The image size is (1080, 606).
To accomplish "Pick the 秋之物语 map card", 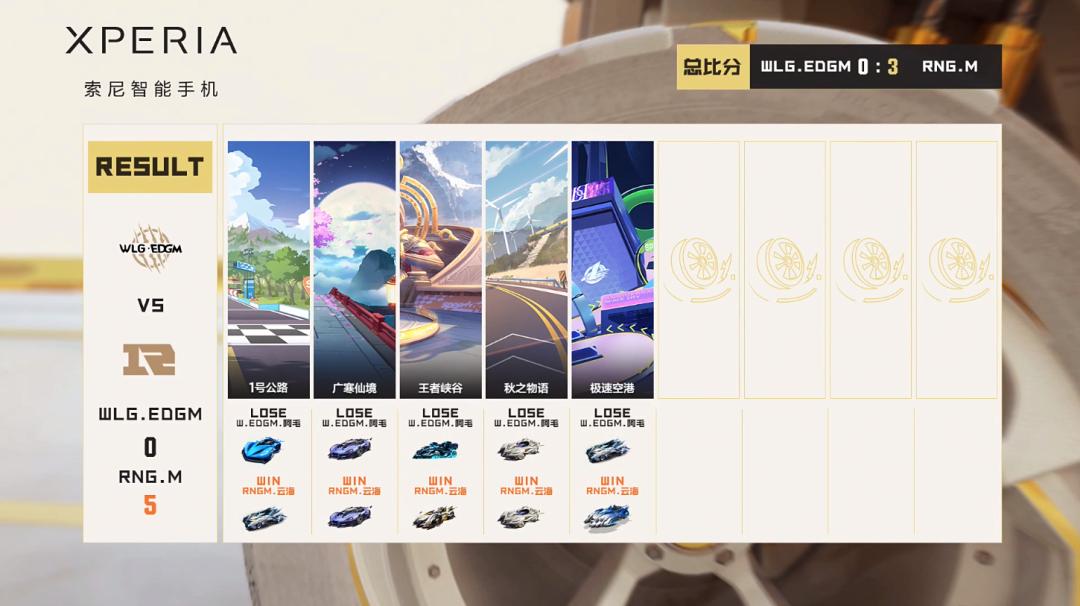I will click(x=526, y=269).
